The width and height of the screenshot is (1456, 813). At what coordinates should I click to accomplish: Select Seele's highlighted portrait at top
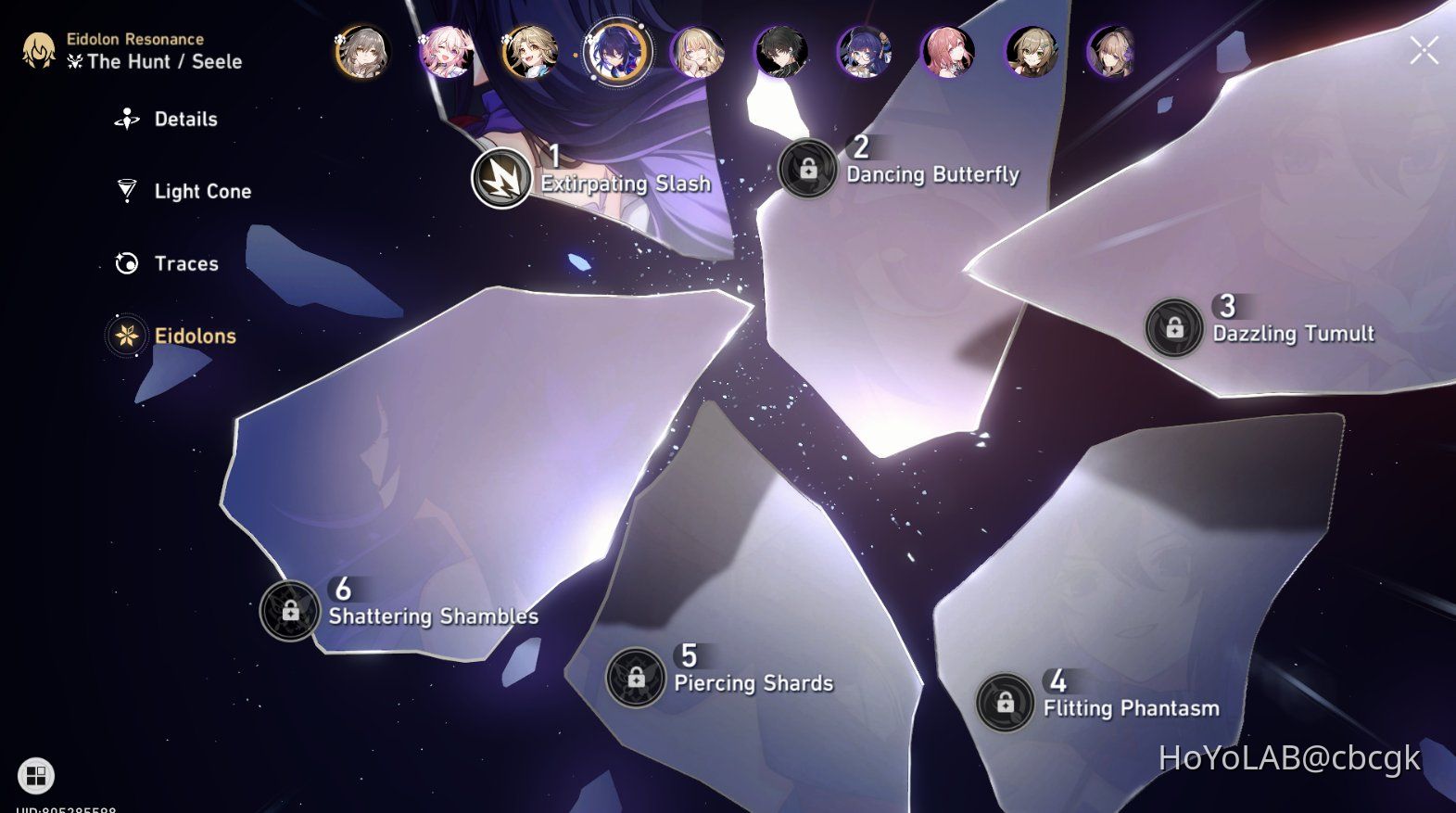[x=614, y=53]
